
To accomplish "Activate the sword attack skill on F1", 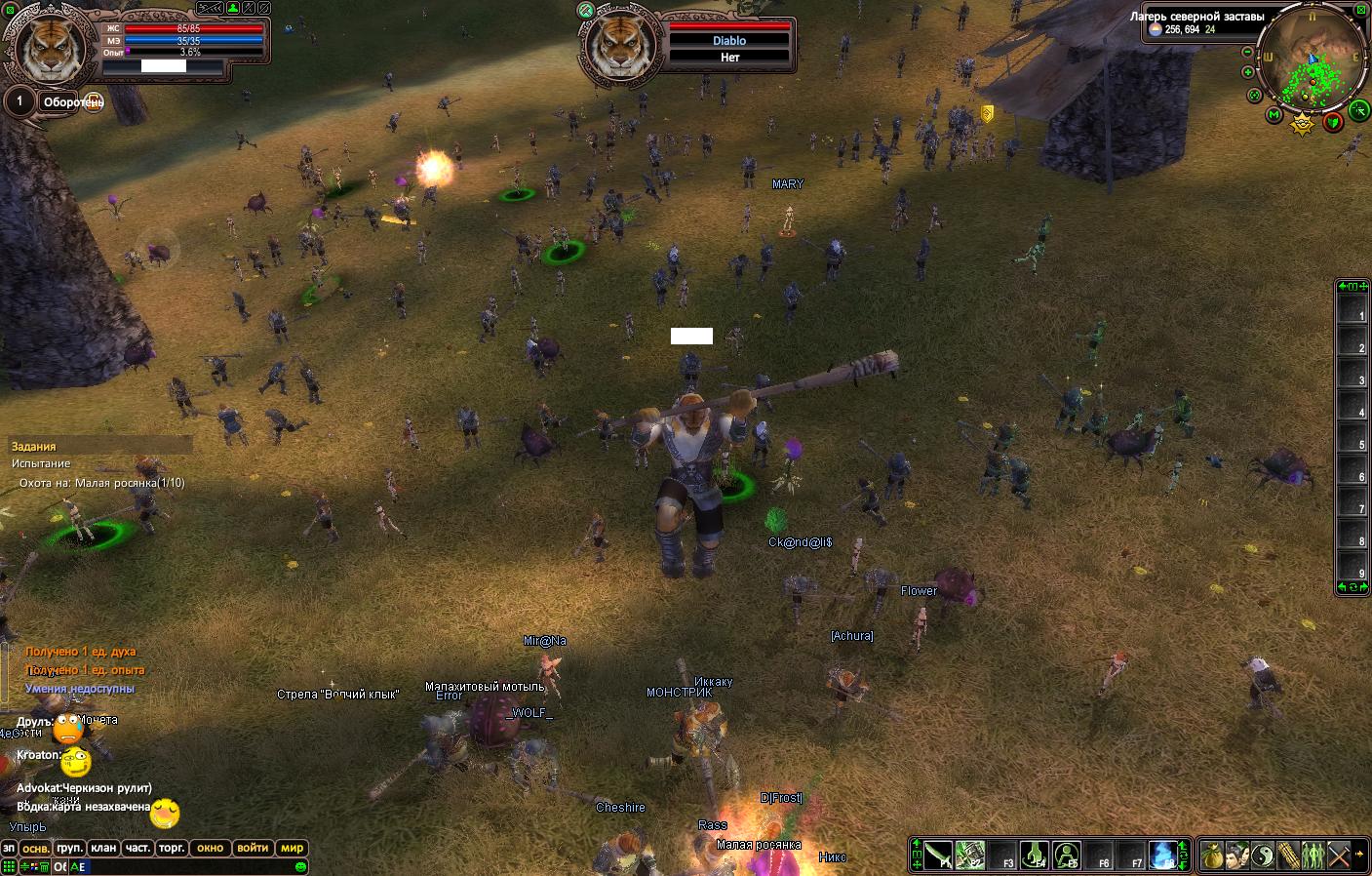I will point(937,856).
